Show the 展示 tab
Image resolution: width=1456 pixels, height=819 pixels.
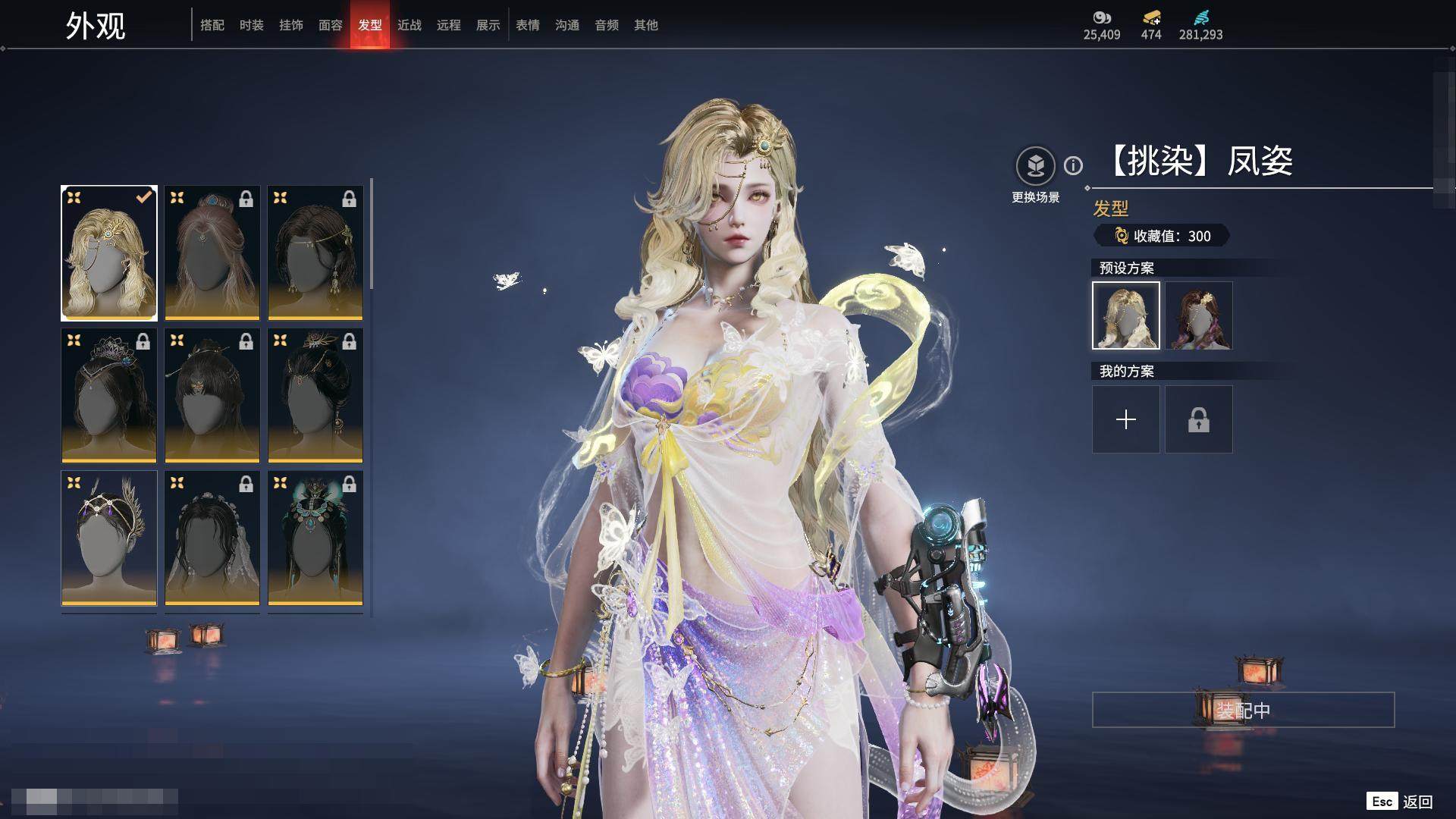(x=488, y=25)
